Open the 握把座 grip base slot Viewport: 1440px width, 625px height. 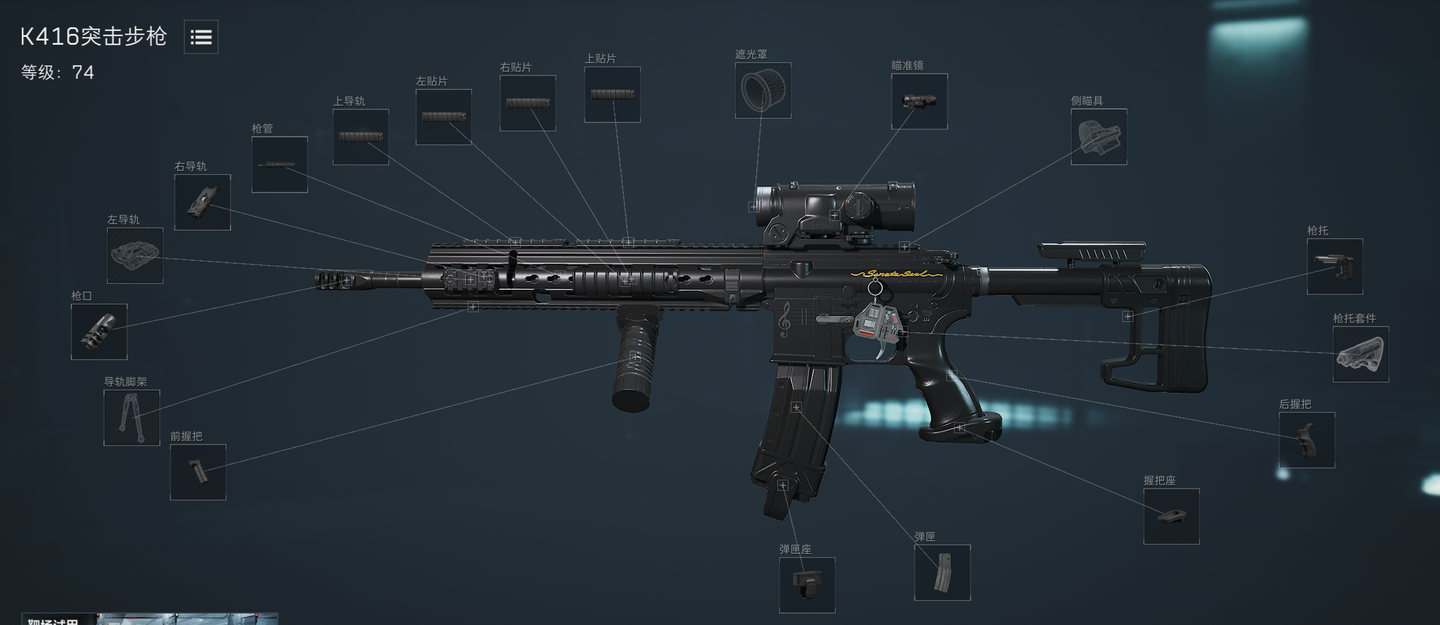pyautogui.click(x=1171, y=516)
